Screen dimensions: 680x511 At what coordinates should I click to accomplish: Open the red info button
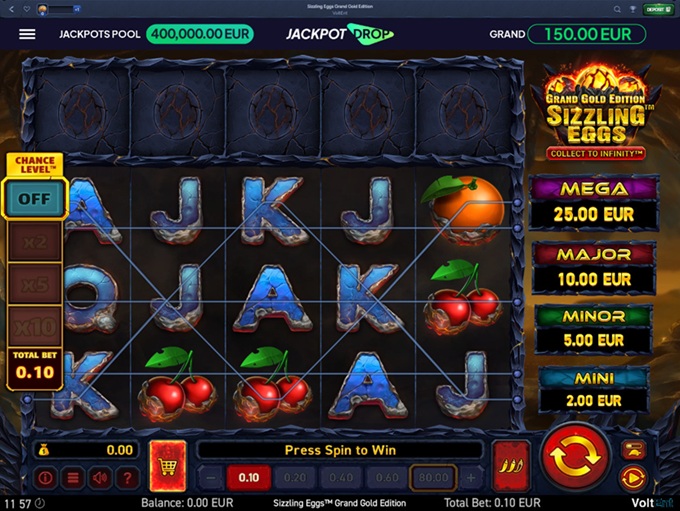click(x=46, y=478)
